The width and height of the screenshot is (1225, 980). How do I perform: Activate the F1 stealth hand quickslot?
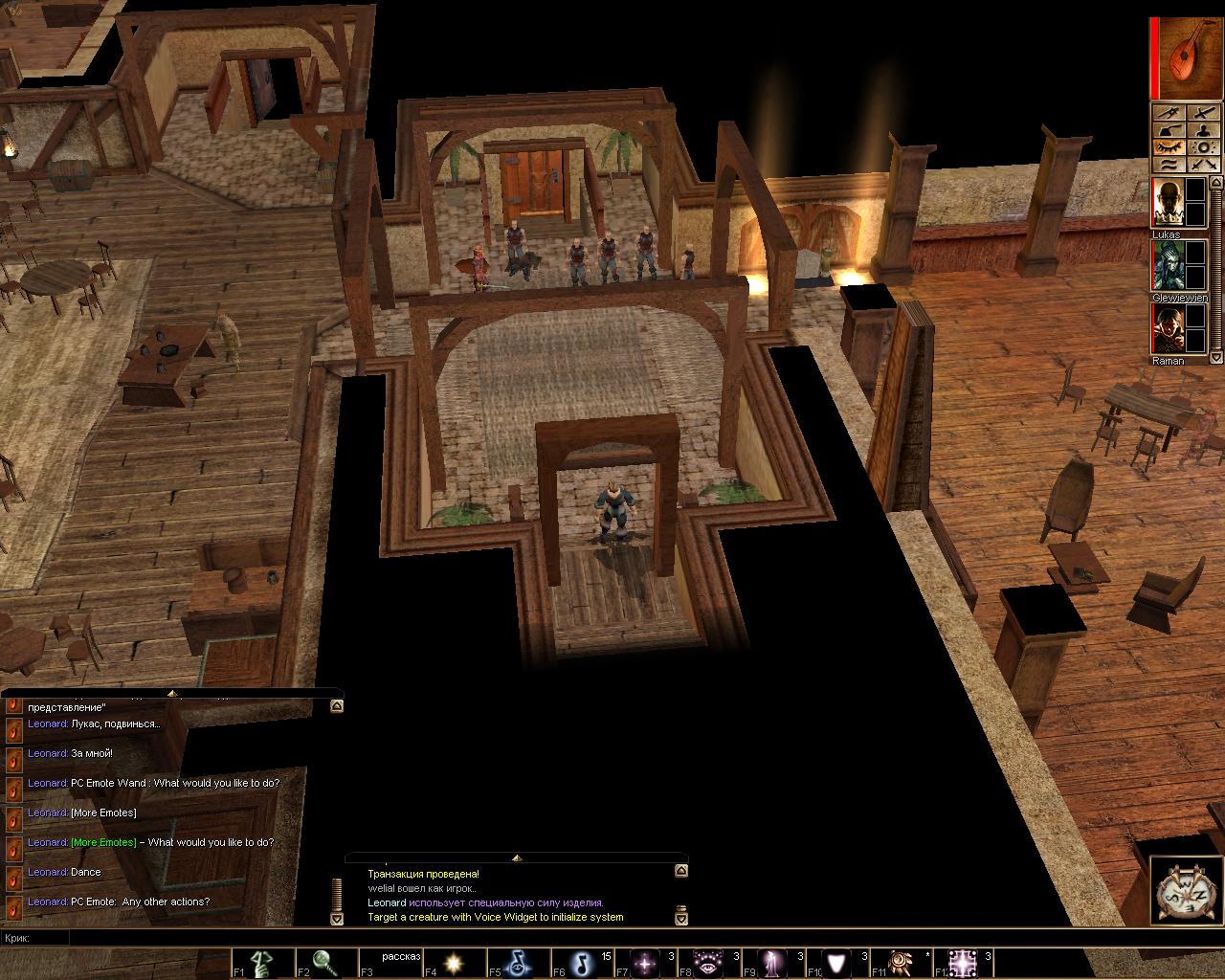pos(264,963)
